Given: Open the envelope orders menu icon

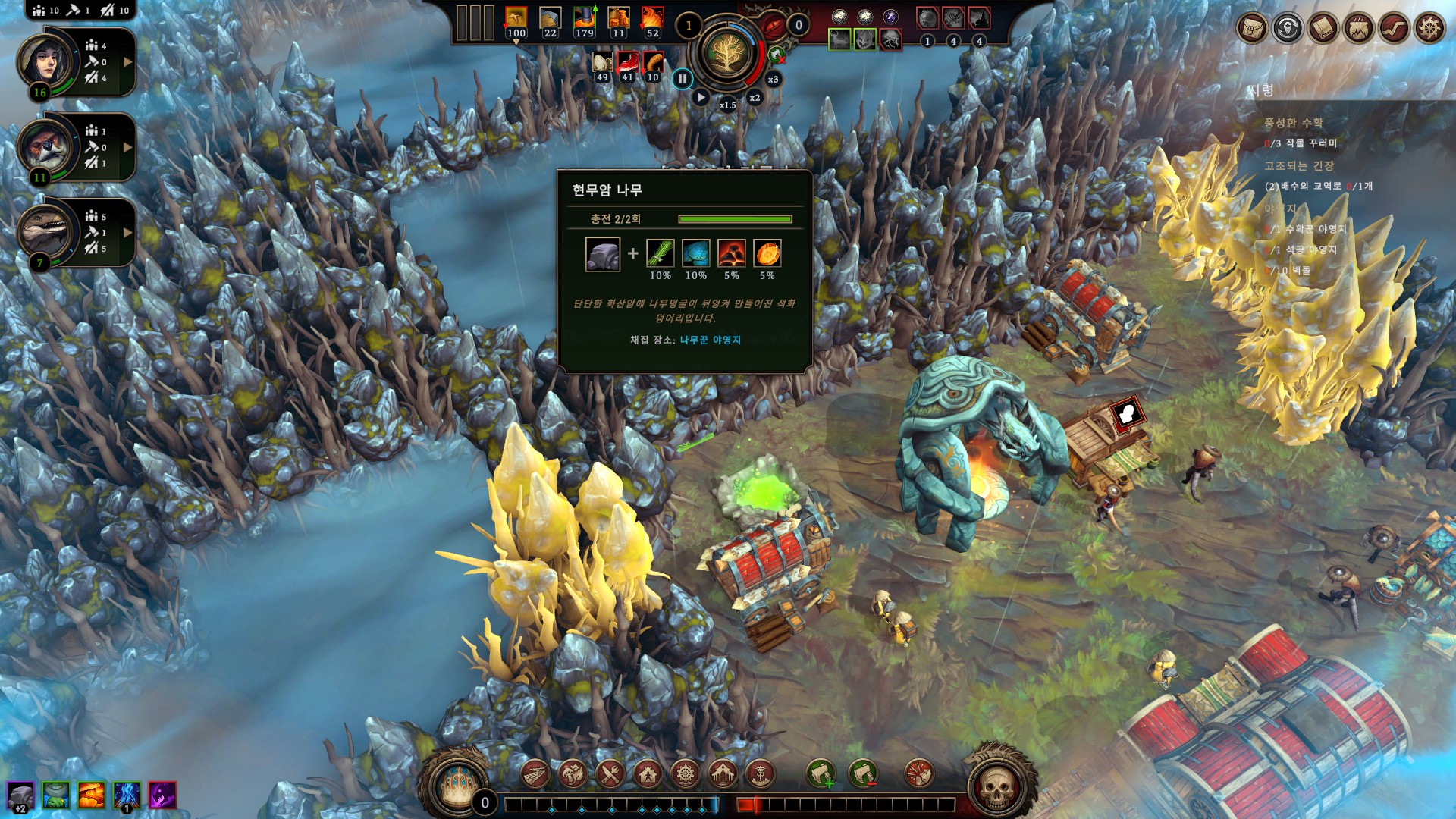Looking at the screenshot, I should pos(1252,29).
